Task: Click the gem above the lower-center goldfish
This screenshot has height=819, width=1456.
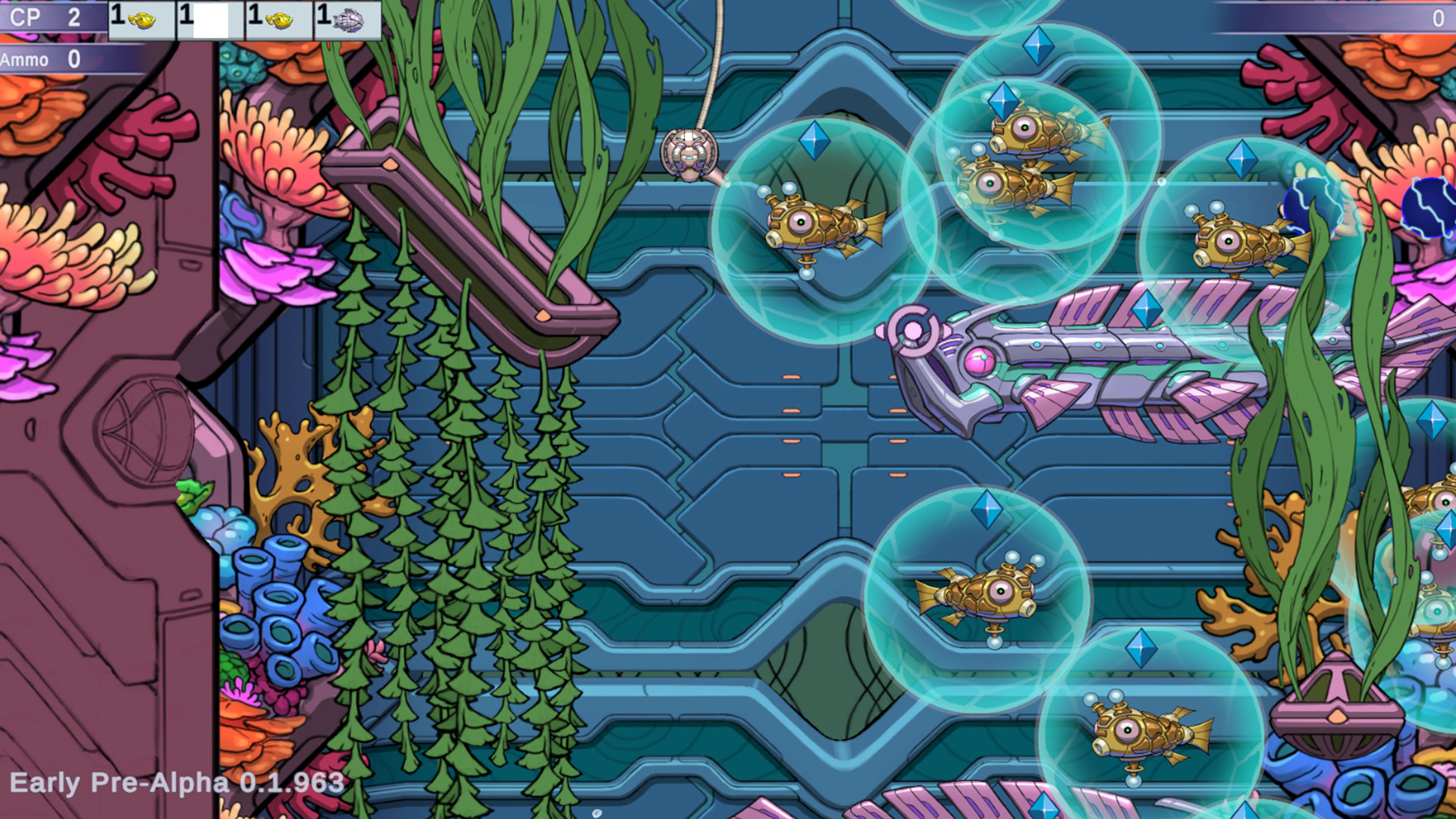Action: point(987,507)
